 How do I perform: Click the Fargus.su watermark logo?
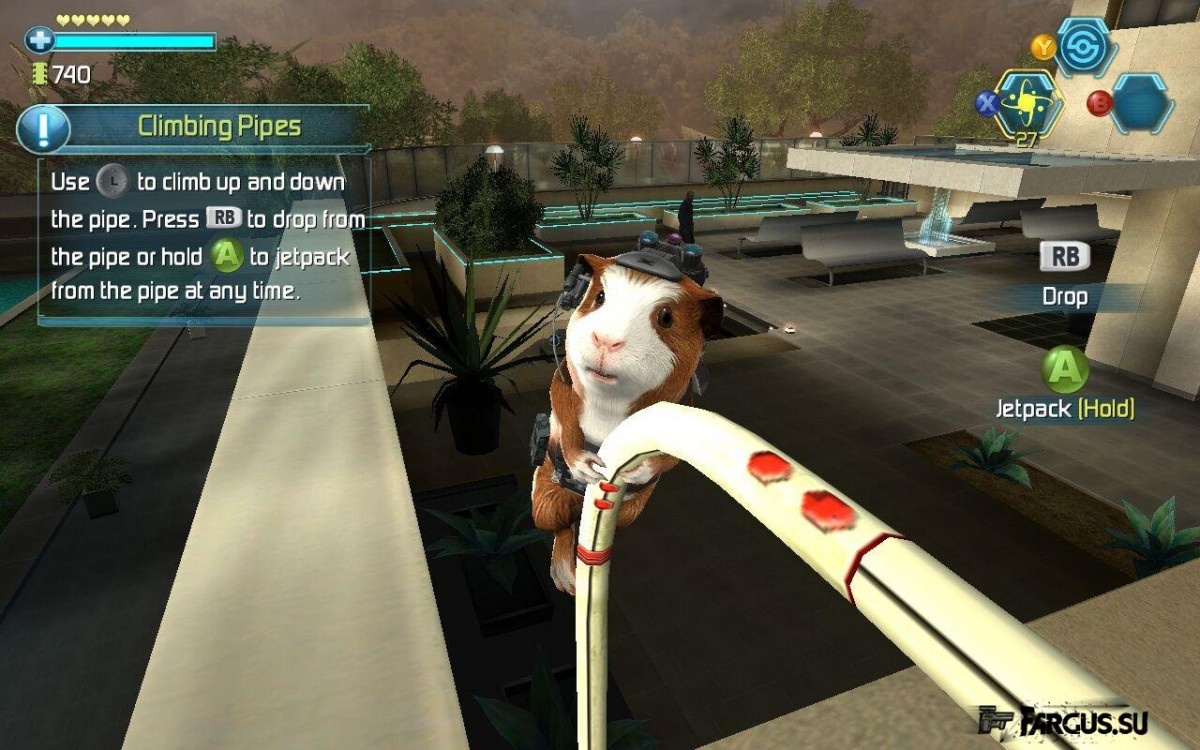[1068, 720]
